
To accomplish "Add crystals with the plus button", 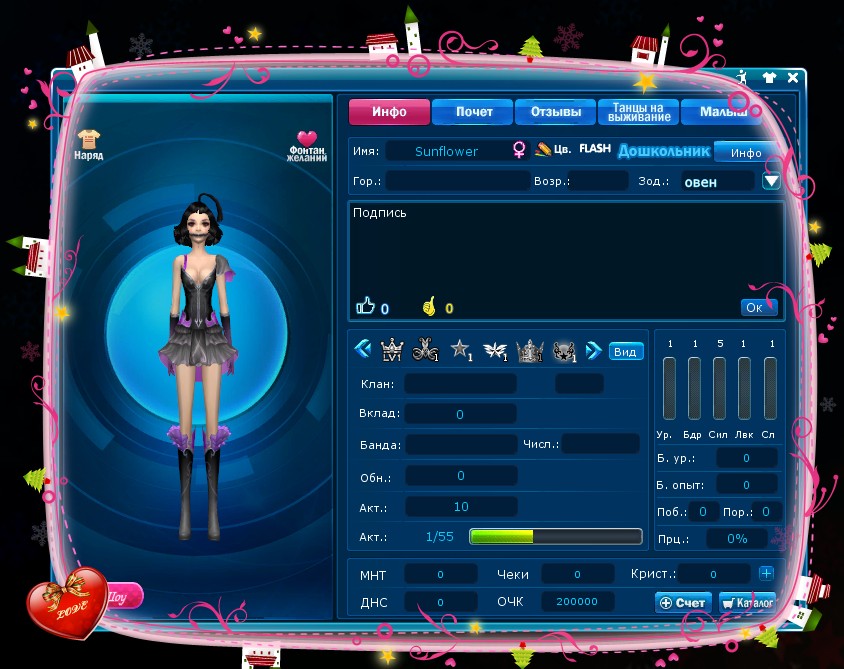I will pos(766,574).
